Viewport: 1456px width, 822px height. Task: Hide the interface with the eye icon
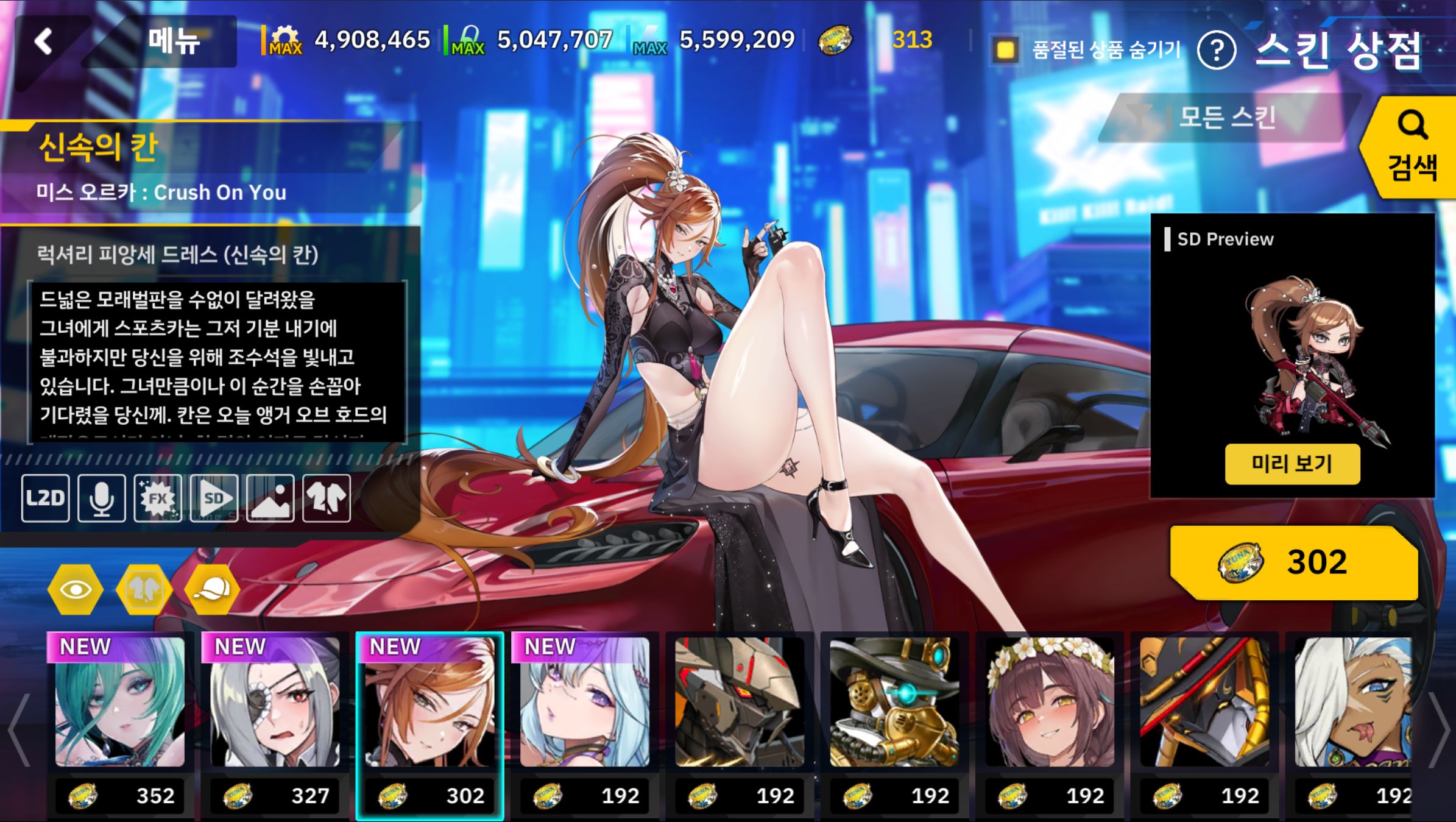point(76,589)
